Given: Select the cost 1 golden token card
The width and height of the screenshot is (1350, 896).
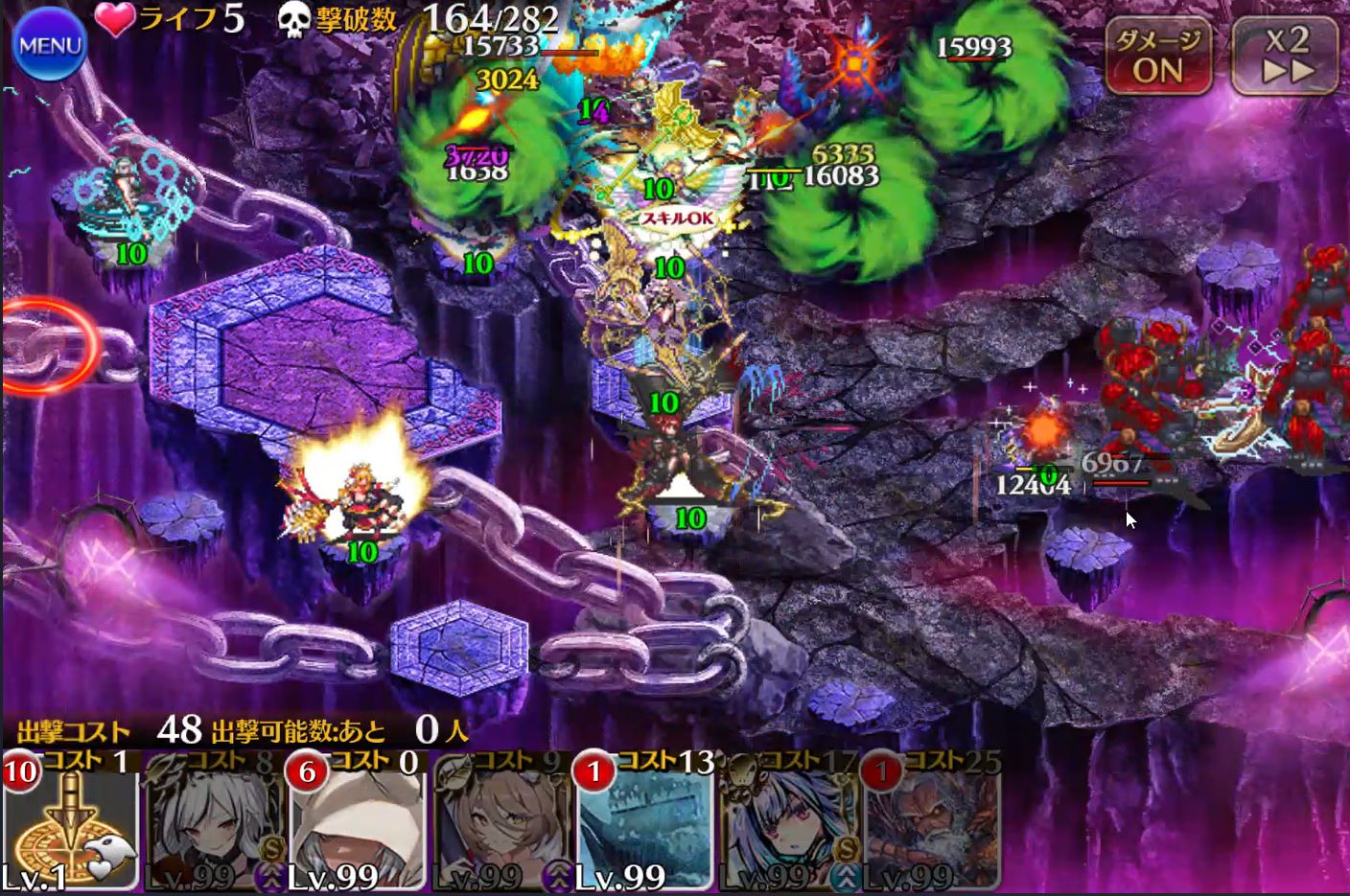Looking at the screenshot, I should [x=70, y=822].
